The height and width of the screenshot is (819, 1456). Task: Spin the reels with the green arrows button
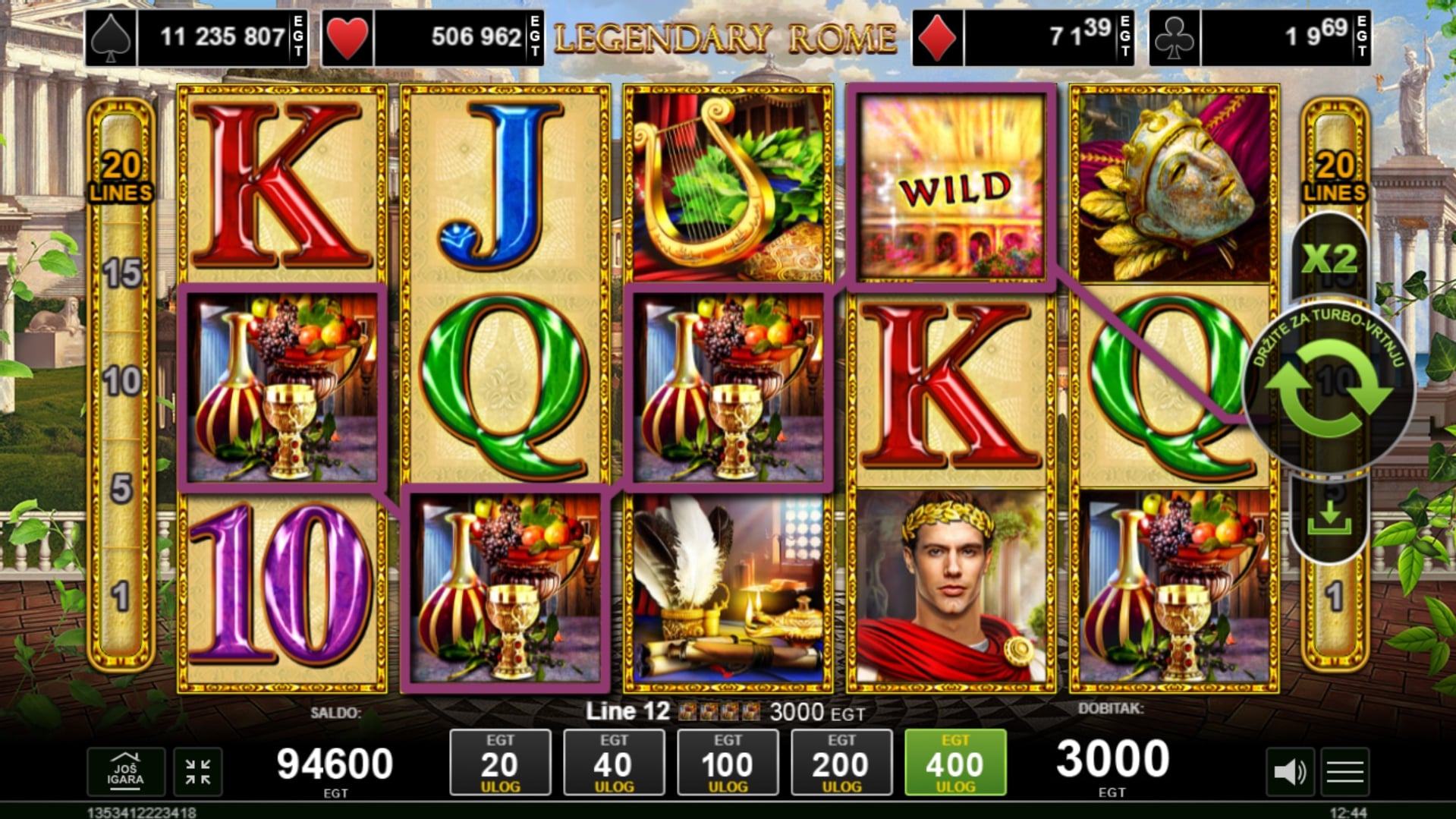pyautogui.click(x=1329, y=389)
